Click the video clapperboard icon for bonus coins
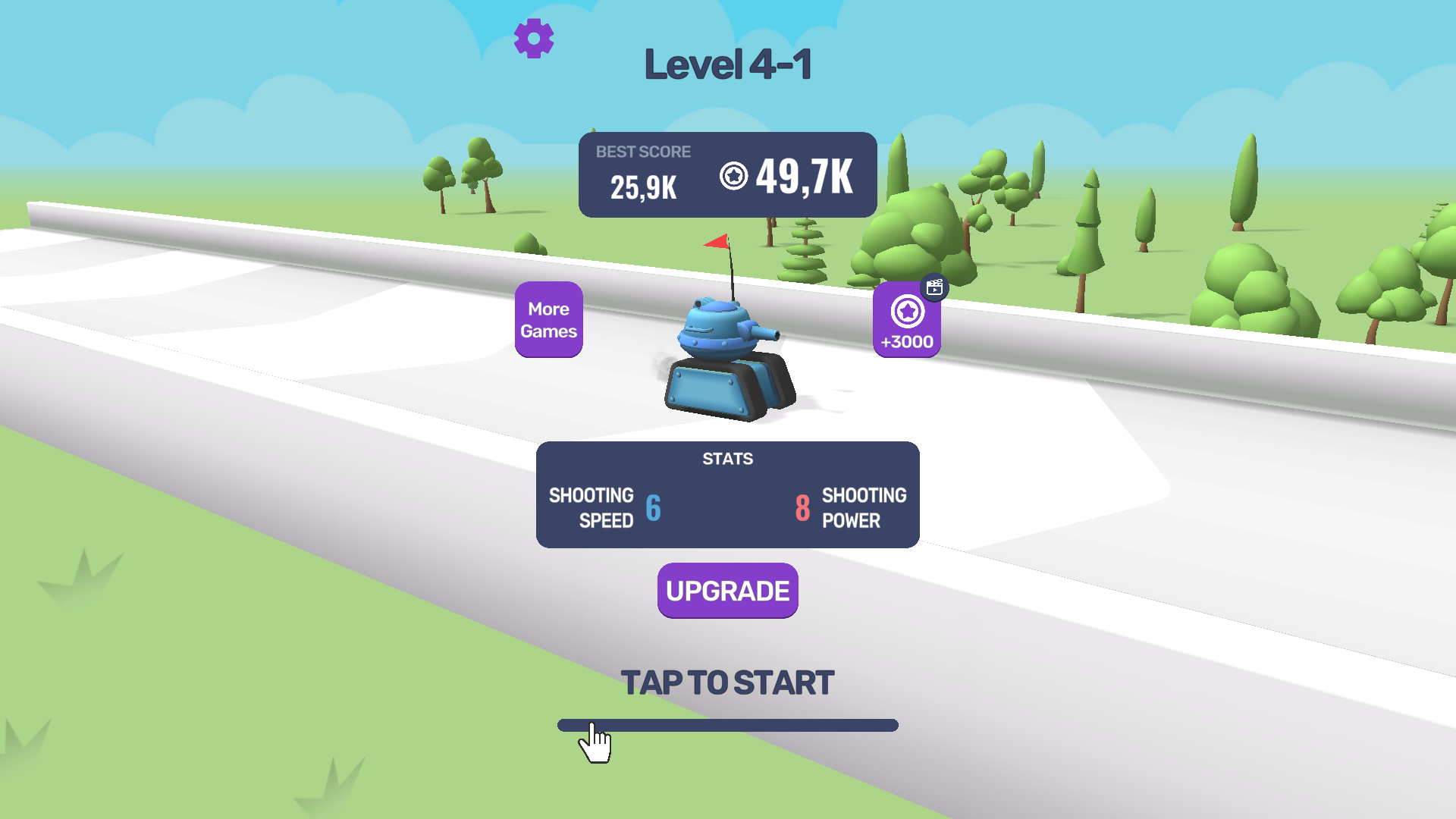This screenshot has width=1456, height=819. point(934,286)
